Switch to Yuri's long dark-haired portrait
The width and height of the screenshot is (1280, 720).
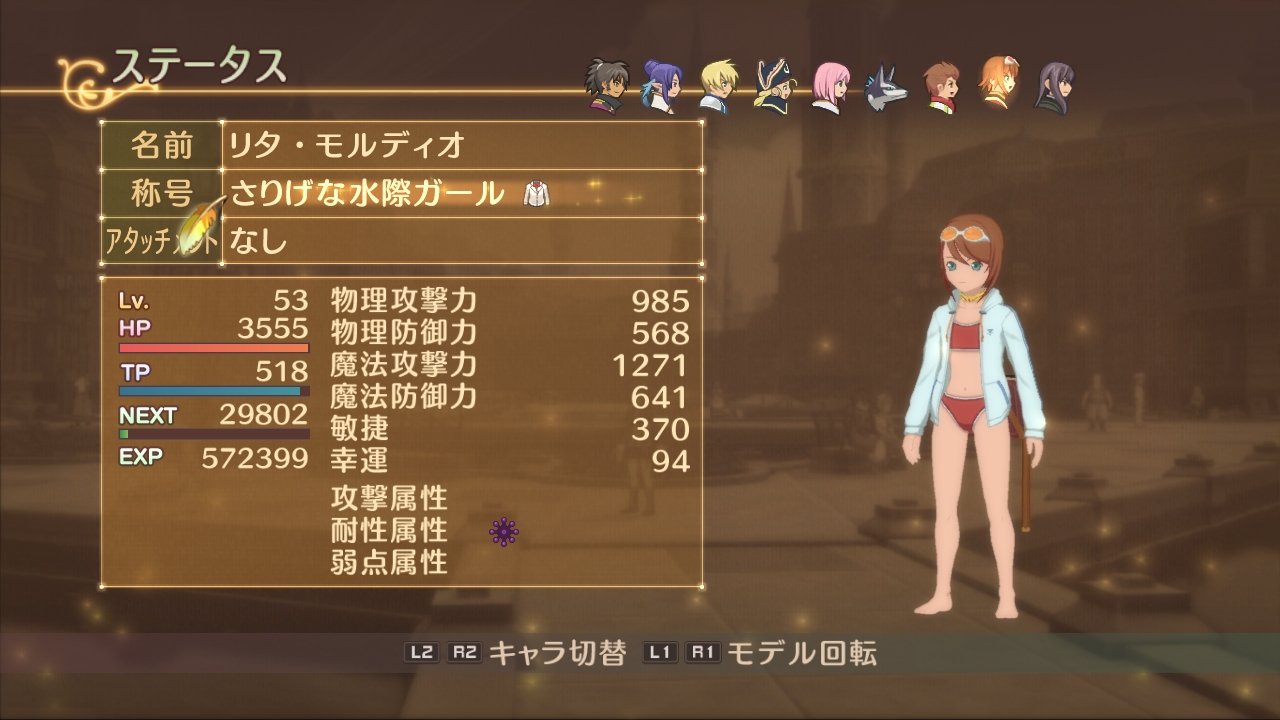[x=1054, y=88]
